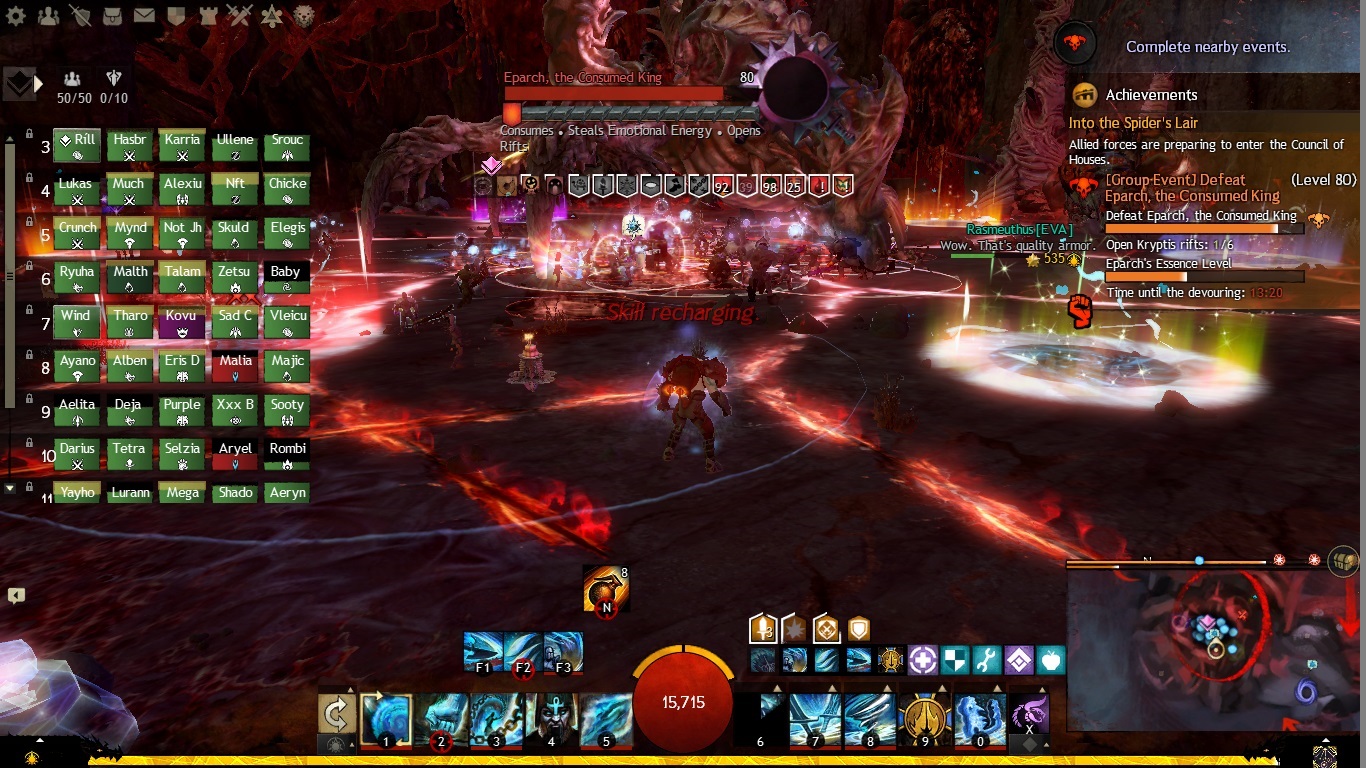Select squad member Aryel in subgroup 10
The width and height of the screenshot is (1366, 768).
pos(235,455)
